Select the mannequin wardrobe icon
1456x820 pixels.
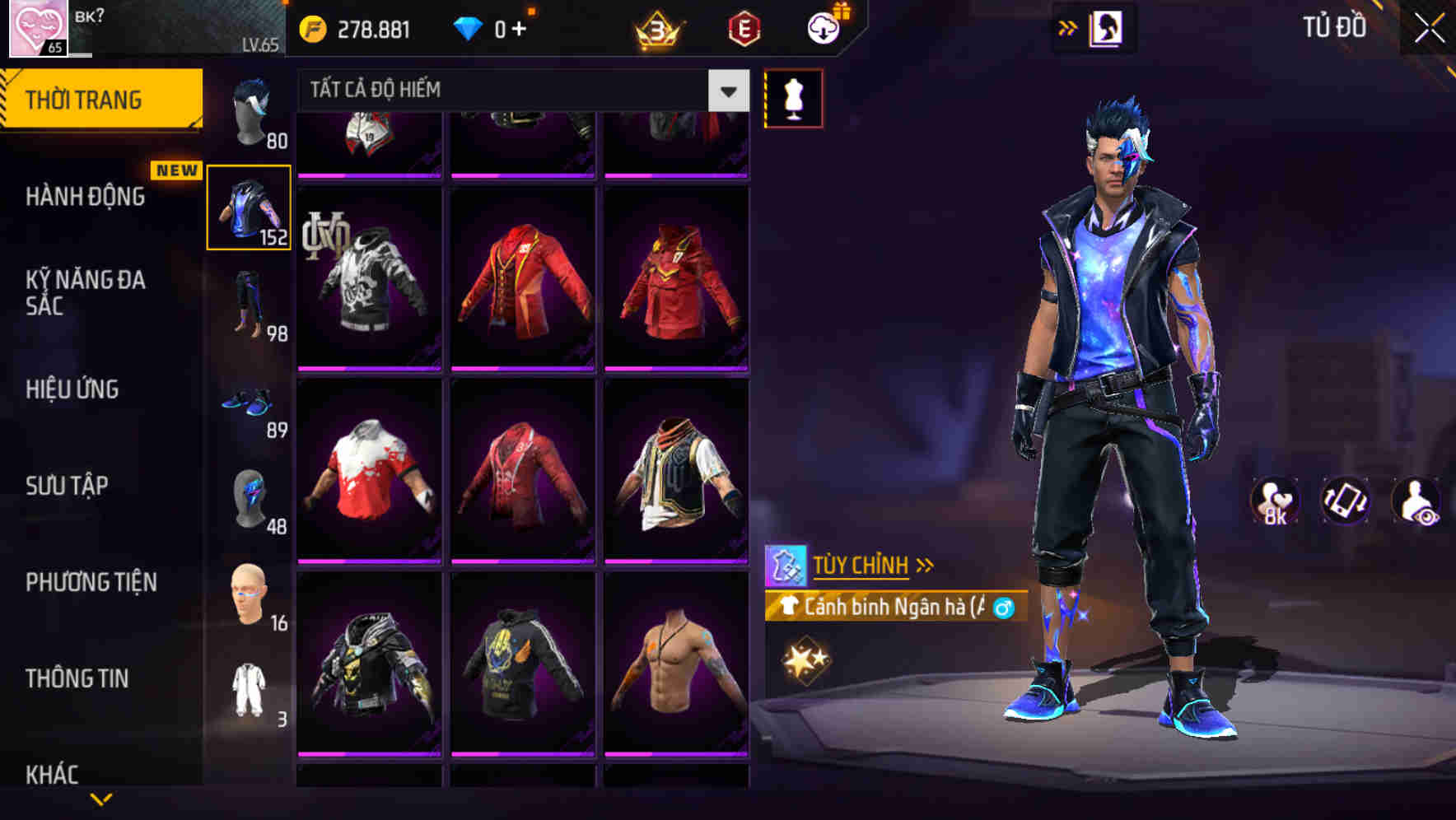pos(793,97)
